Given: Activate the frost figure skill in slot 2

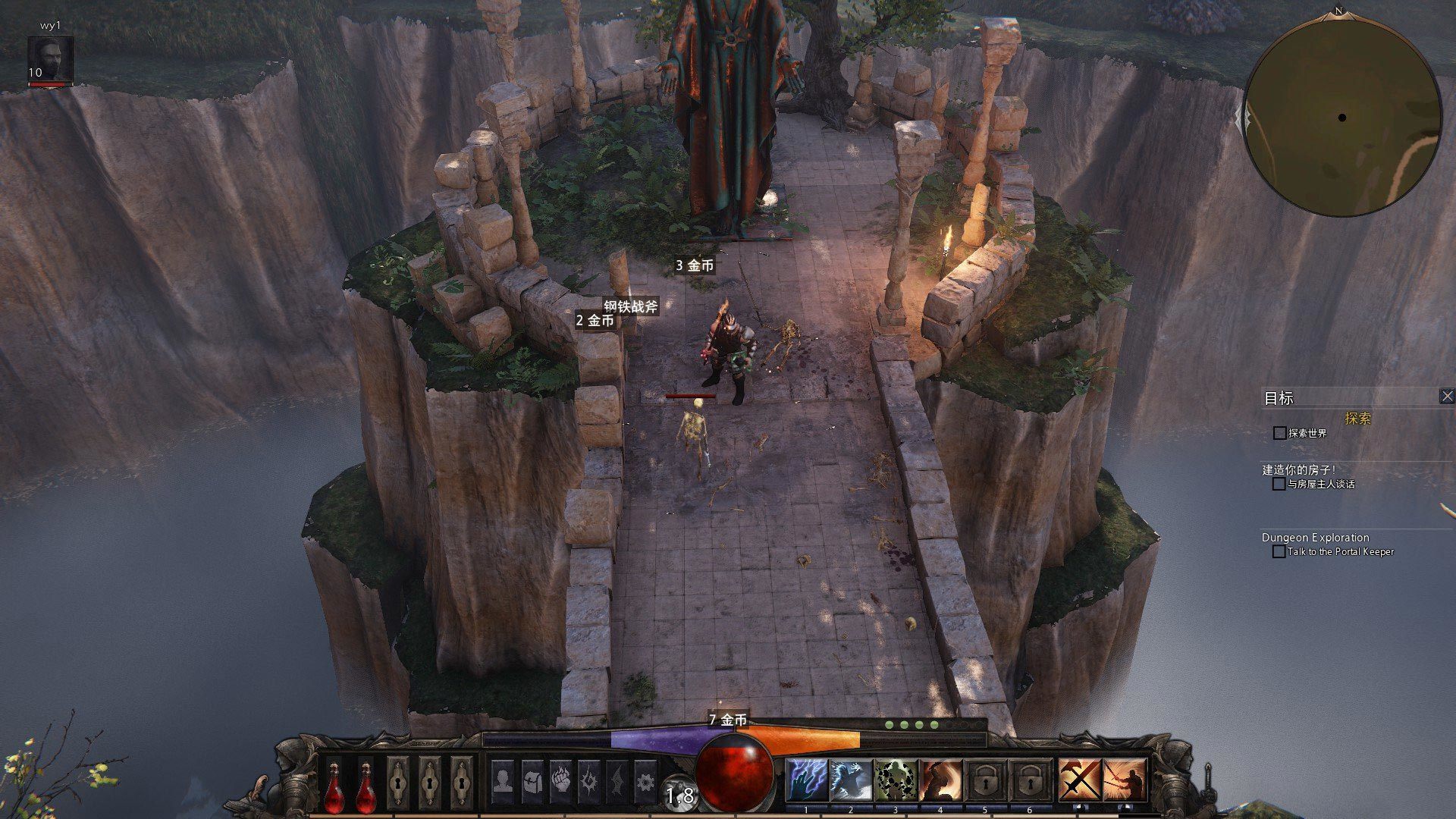Looking at the screenshot, I should [850, 780].
